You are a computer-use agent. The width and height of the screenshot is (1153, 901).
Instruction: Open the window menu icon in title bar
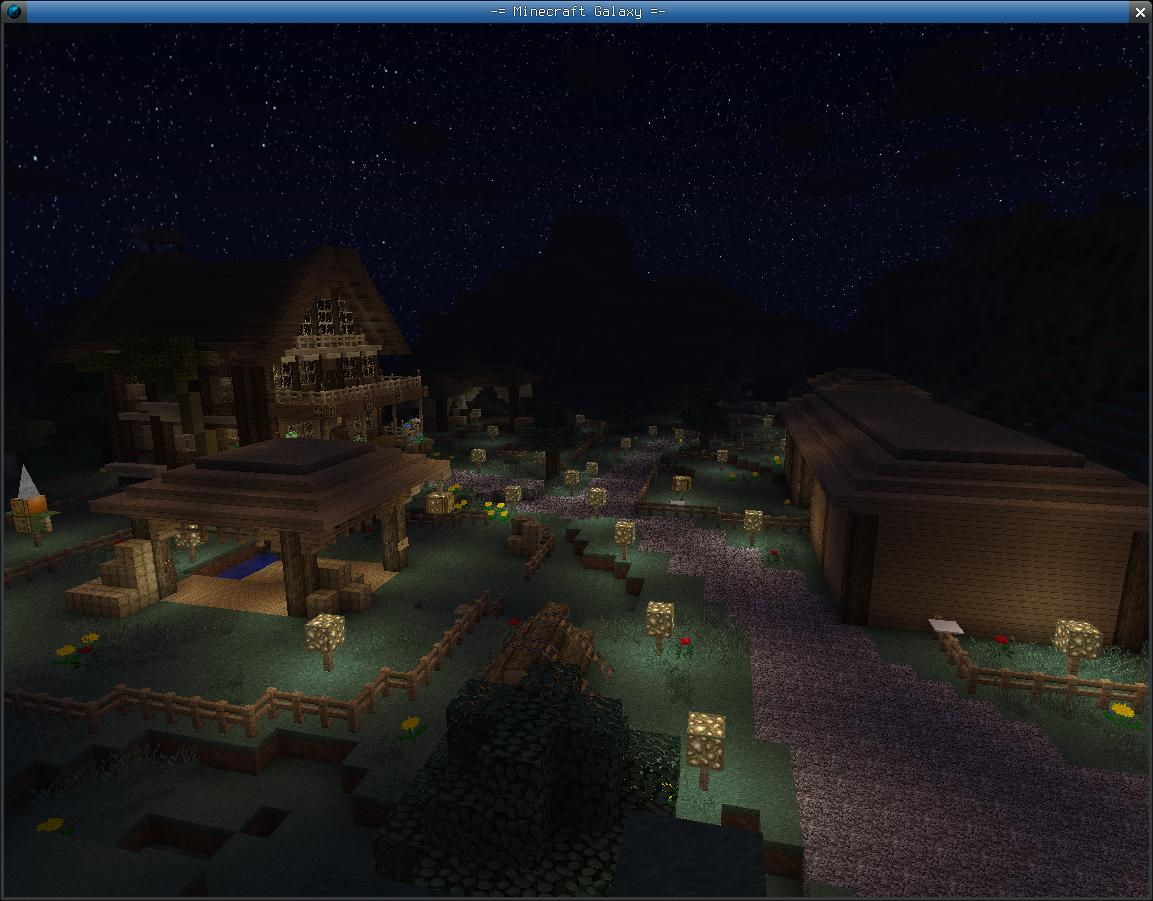pyautogui.click(x=14, y=12)
